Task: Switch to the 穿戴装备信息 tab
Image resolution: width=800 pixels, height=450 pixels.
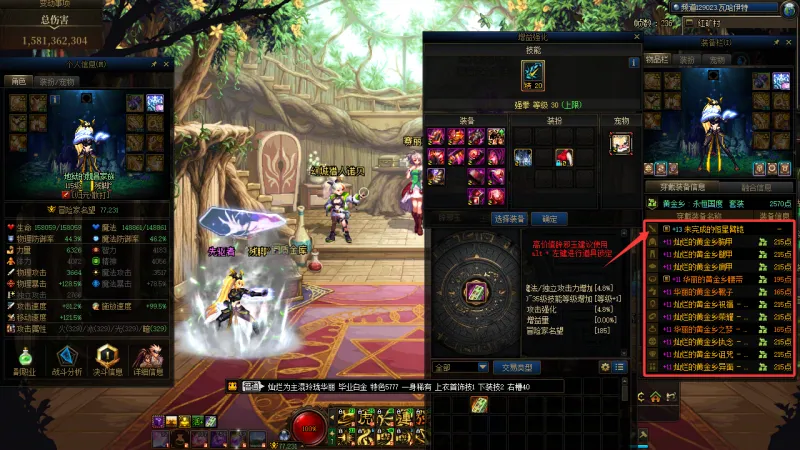Action: (x=683, y=186)
